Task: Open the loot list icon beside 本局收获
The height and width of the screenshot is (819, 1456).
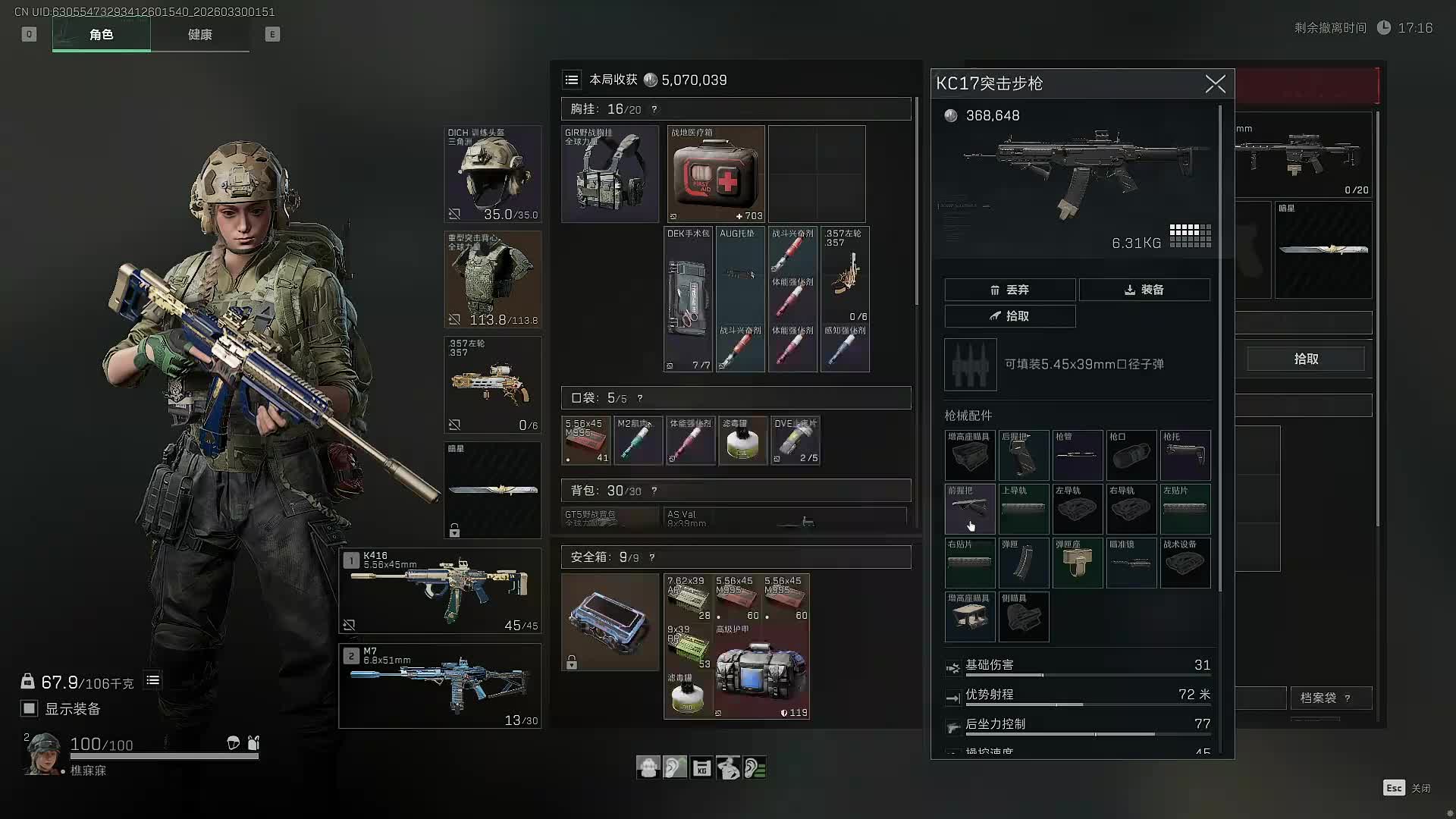Action: (x=572, y=80)
